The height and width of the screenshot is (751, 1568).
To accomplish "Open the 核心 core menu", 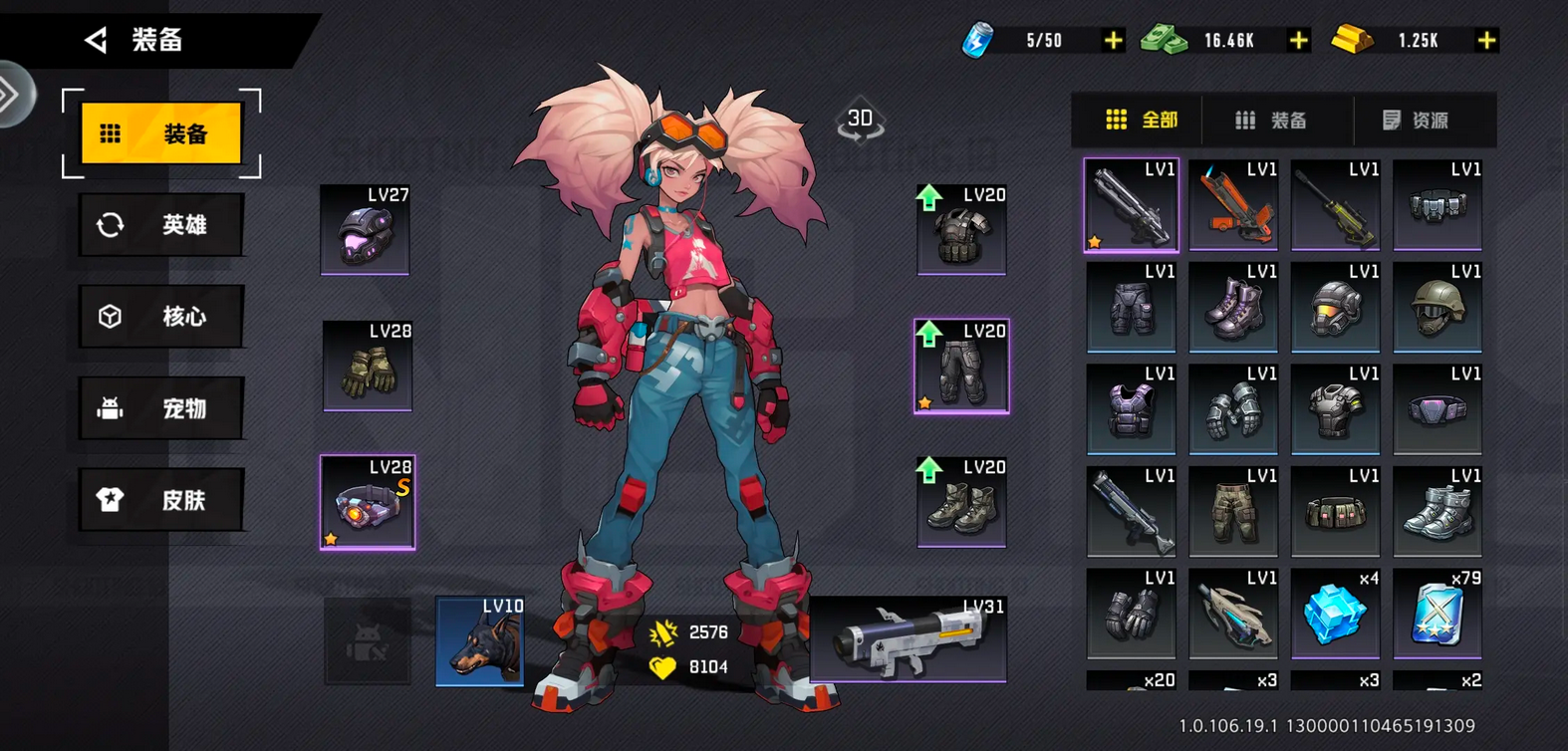I will pos(161,317).
